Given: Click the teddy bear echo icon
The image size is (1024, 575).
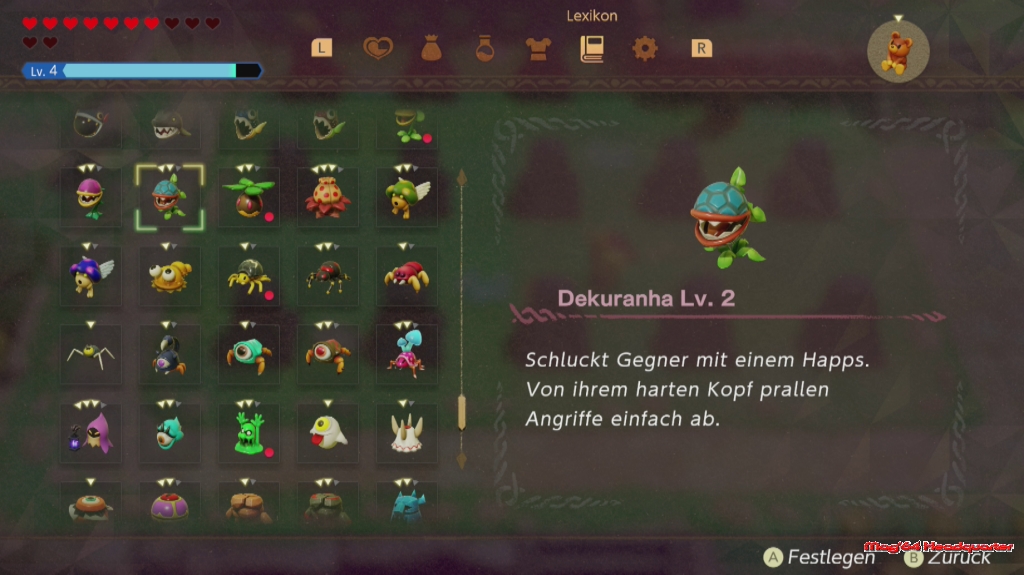Looking at the screenshot, I should click(x=897, y=53).
